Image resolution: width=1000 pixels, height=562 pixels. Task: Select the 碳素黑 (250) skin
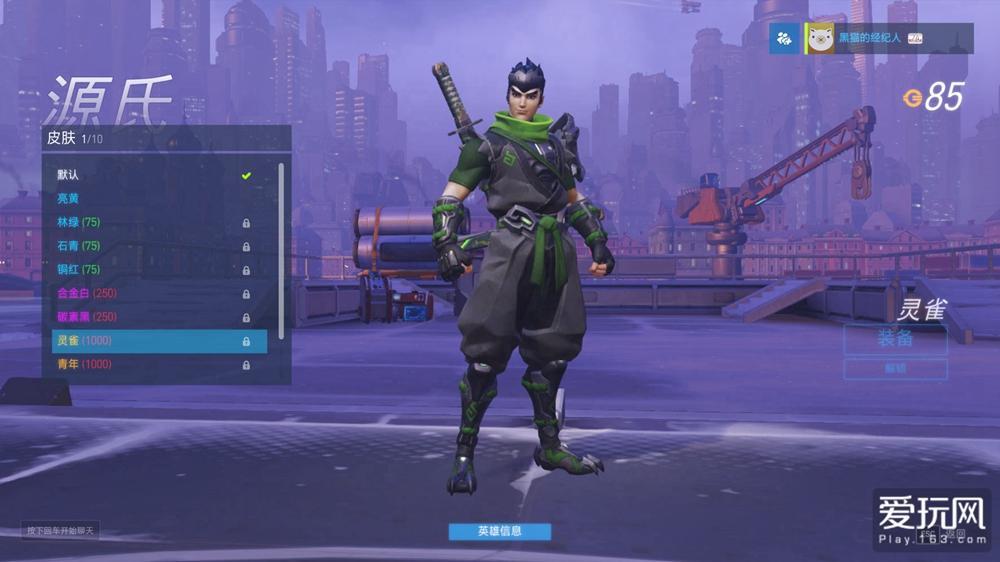click(150, 317)
